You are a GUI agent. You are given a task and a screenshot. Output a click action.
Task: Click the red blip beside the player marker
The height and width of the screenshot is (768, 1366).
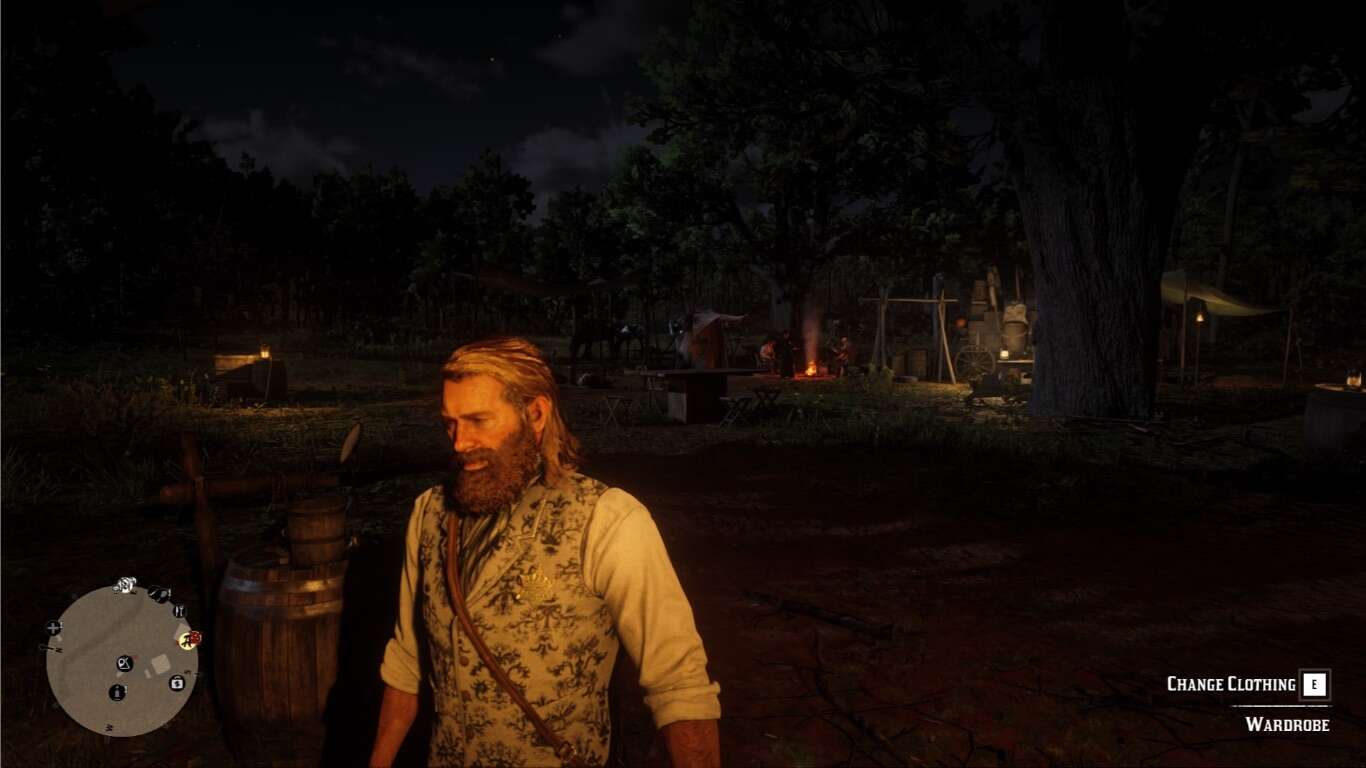pyautogui.click(x=196, y=638)
